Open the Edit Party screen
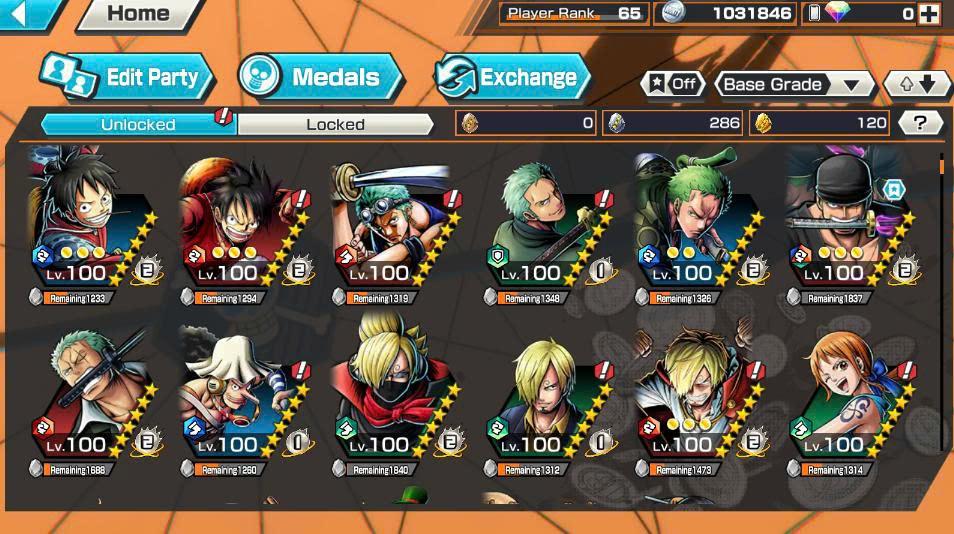Screen dimensions: 954x534 pyautogui.click(x=126, y=77)
